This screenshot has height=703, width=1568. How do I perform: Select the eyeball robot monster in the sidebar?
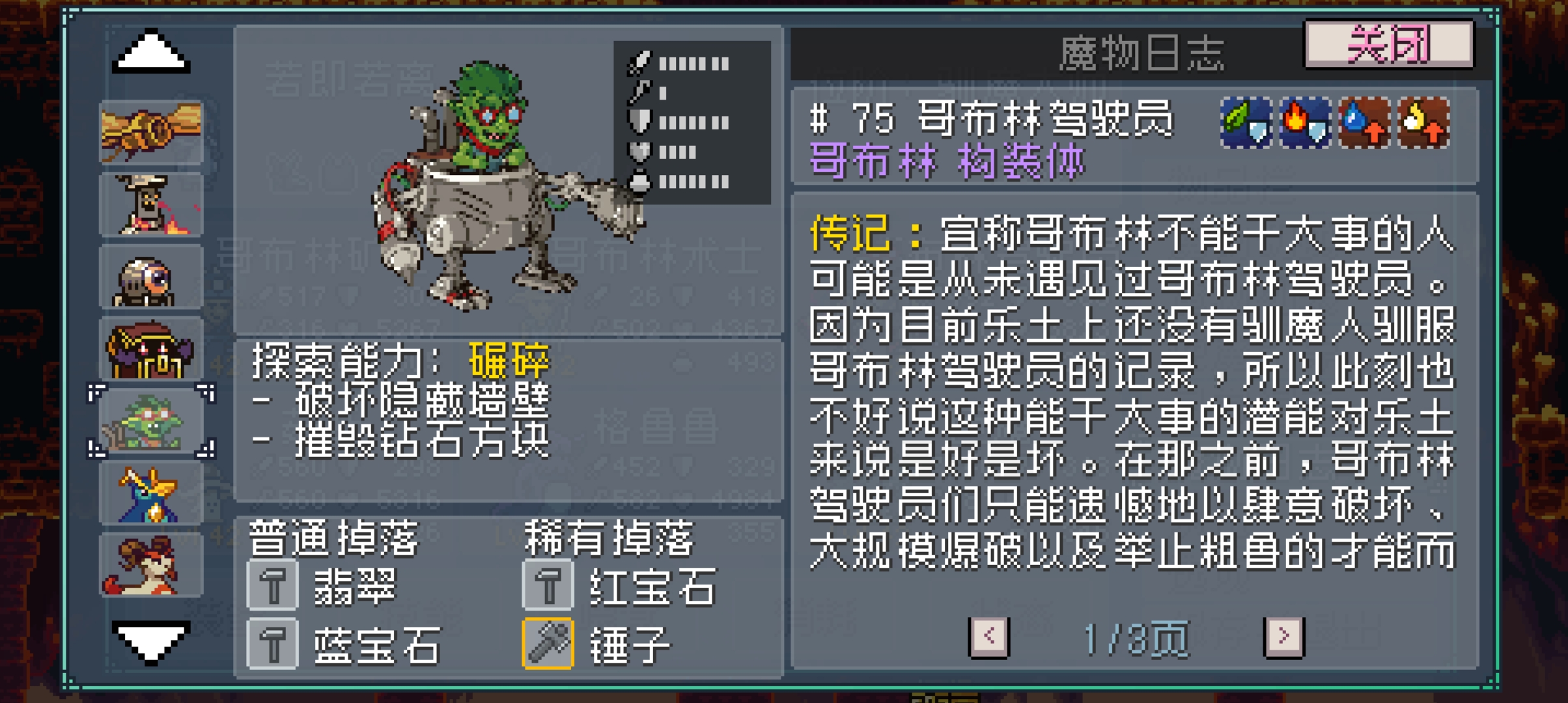tap(151, 277)
